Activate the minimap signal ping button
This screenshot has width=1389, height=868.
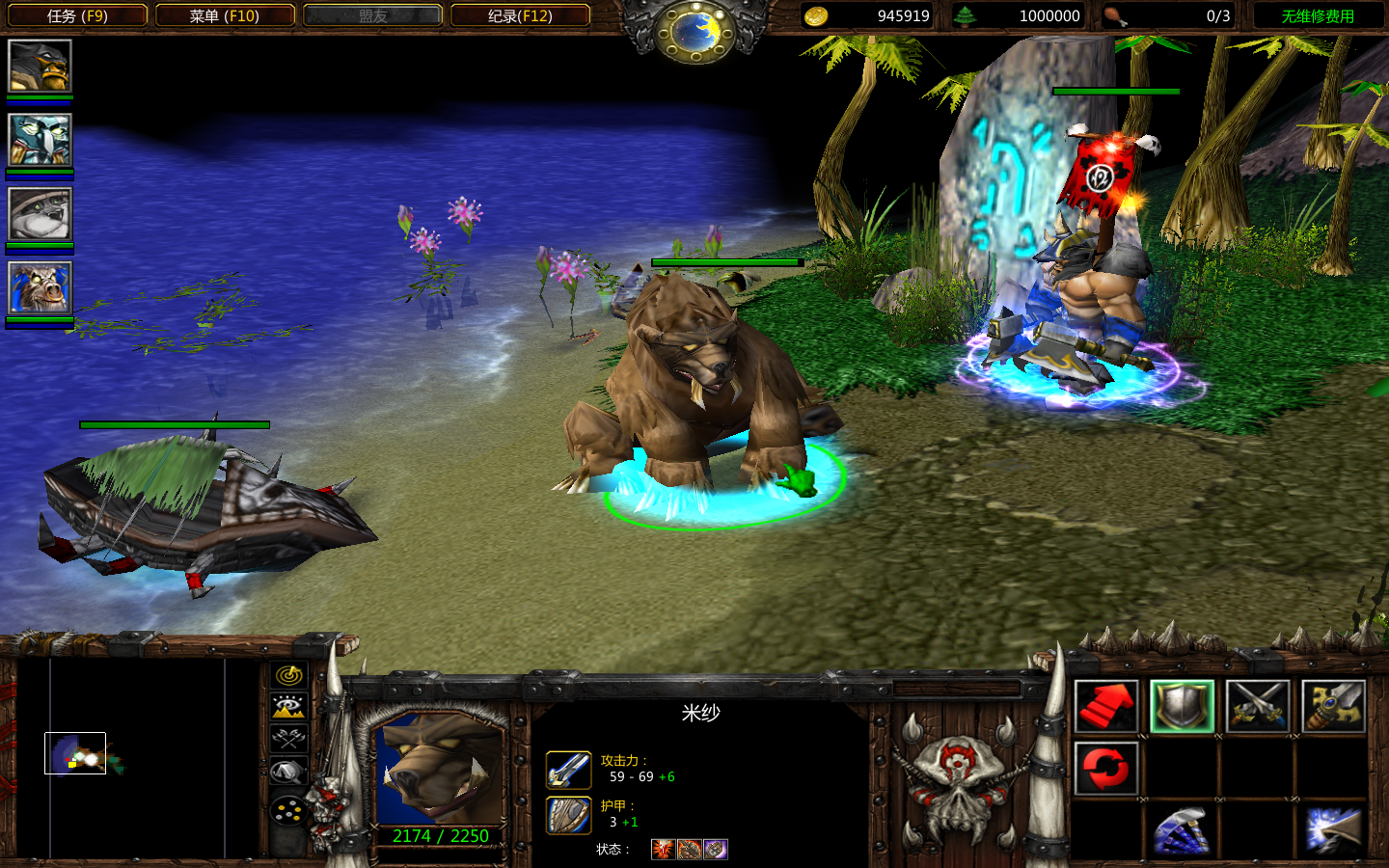click(288, 675)
